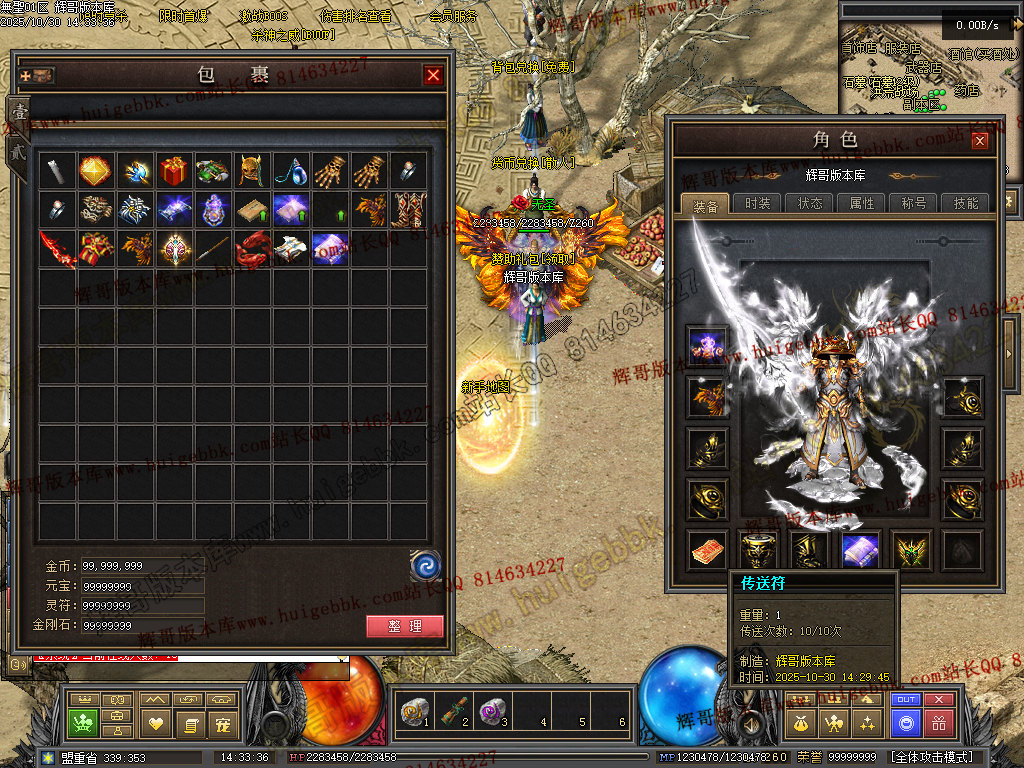This screenshot has width=1024, height=768.
Task: Open the 称号 titles tab
Action: (x=914, y=203)
